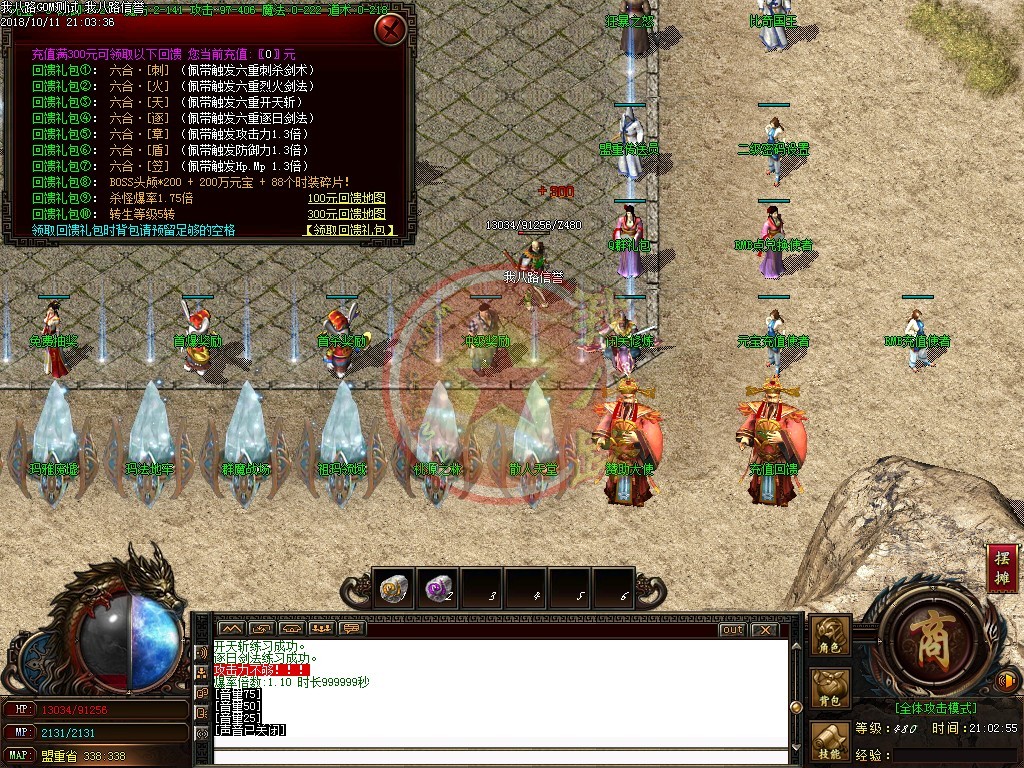Close the recharge reward dialog
This screenshot has height=768, width=1024.
[x=390, y=30]
